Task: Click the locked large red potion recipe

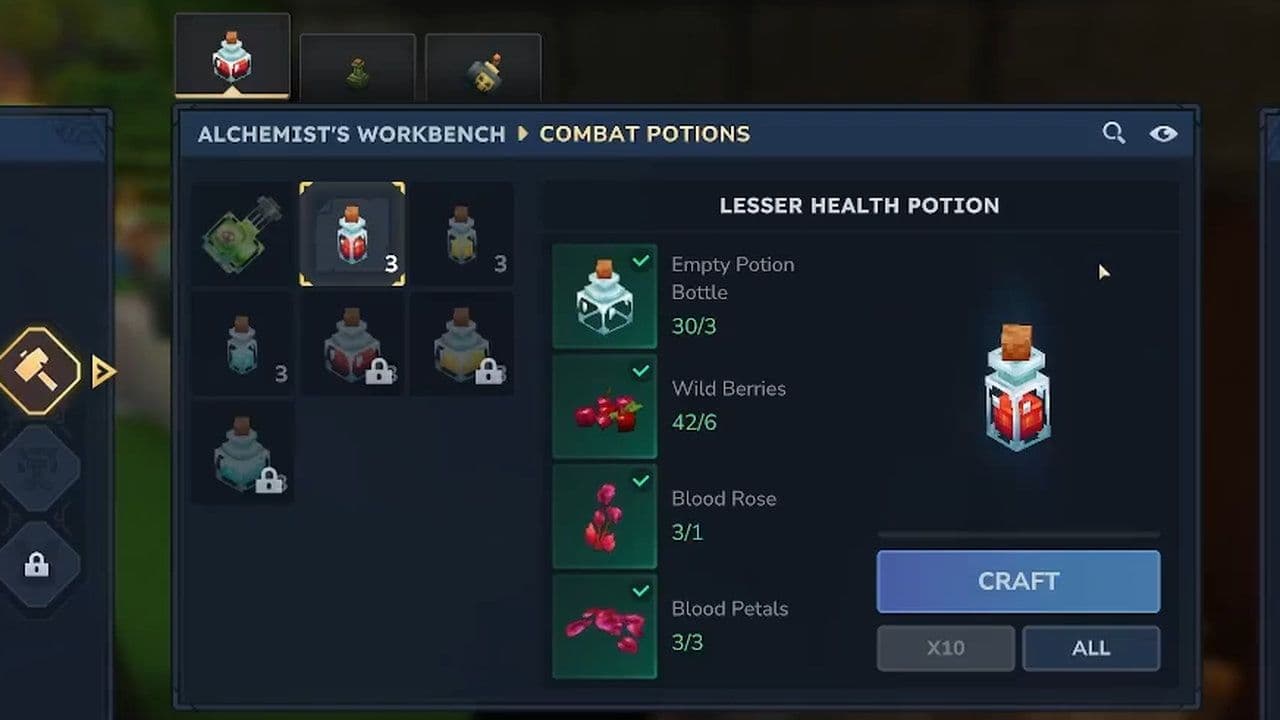Action: [352, 344]
